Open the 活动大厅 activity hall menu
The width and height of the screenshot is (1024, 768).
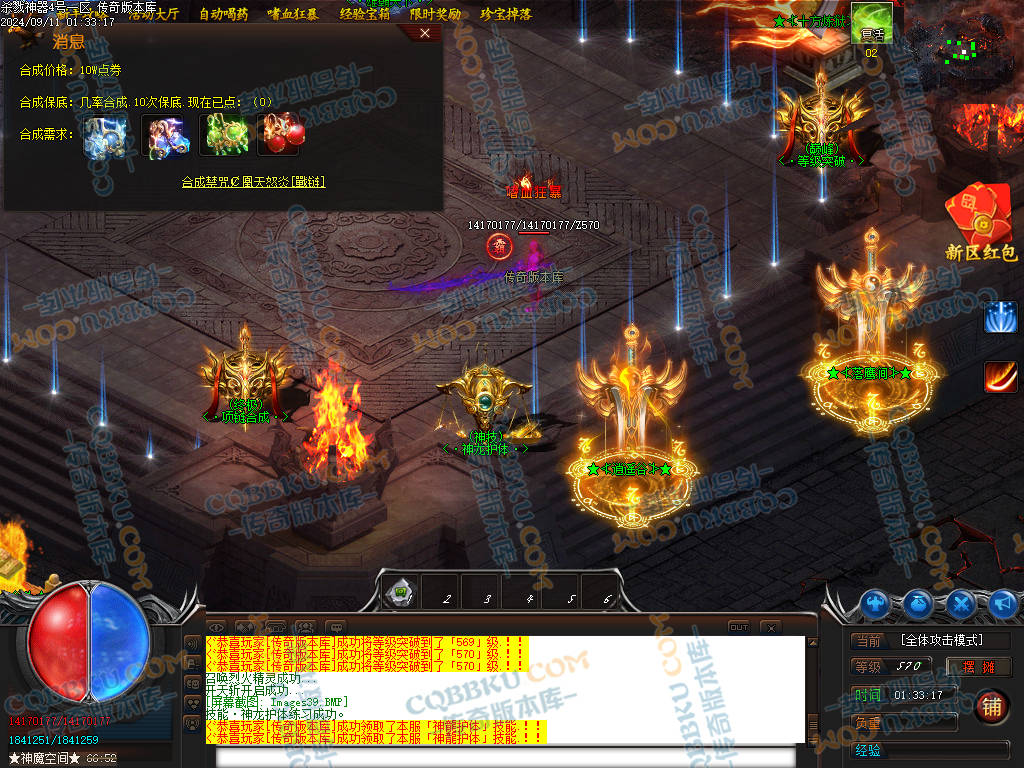coord(153,14)
